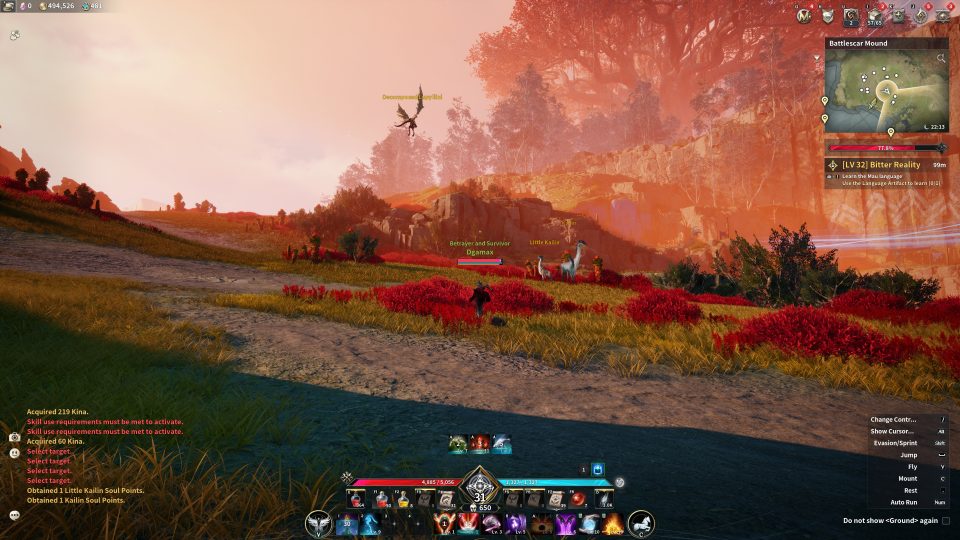Click the crossed swords combat icon
This screenshot has width=960, height=540.
(347, 477)
